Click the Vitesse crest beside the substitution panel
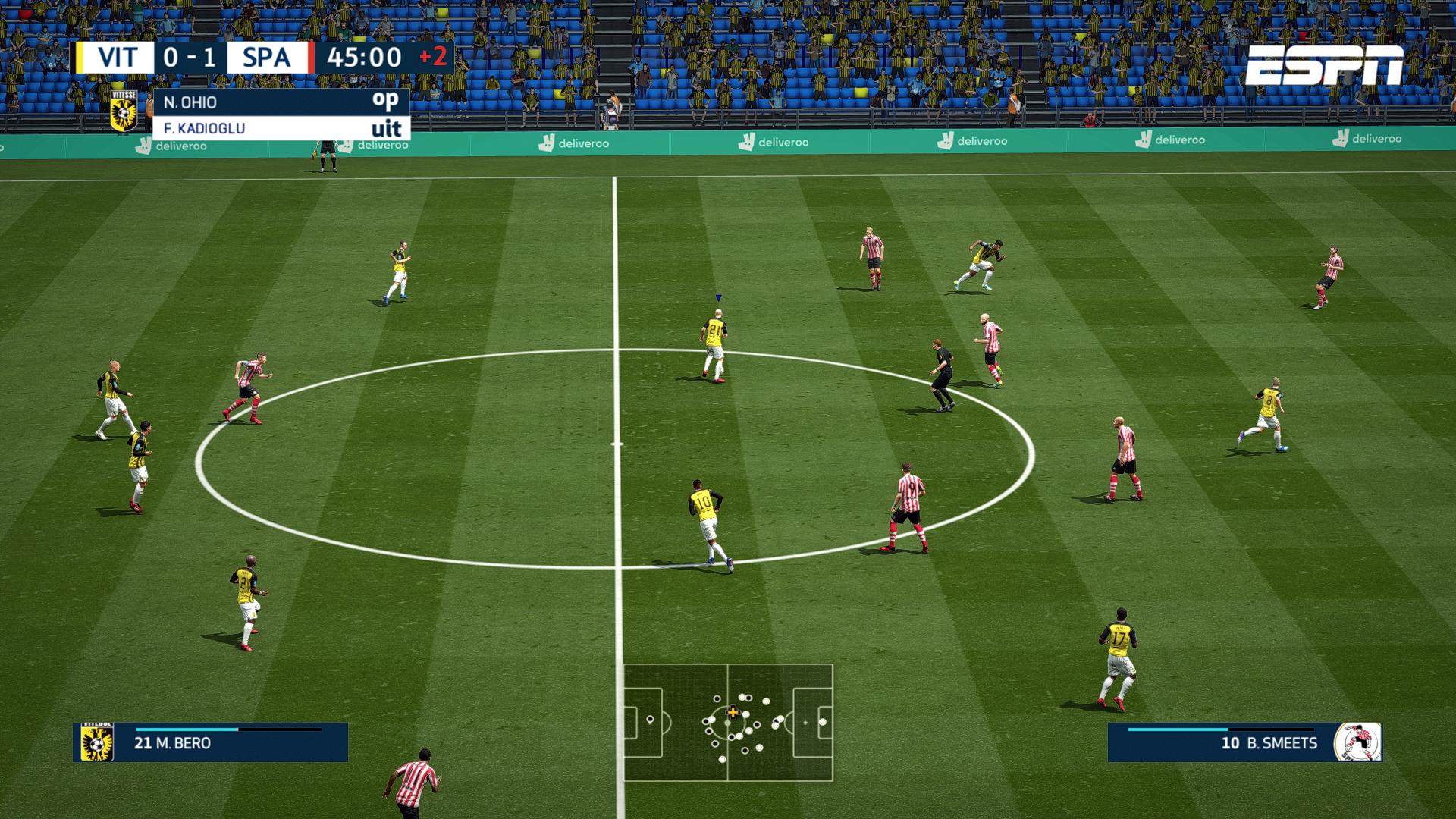Screen dimensions: 1456x819 [x=124, y=111]
